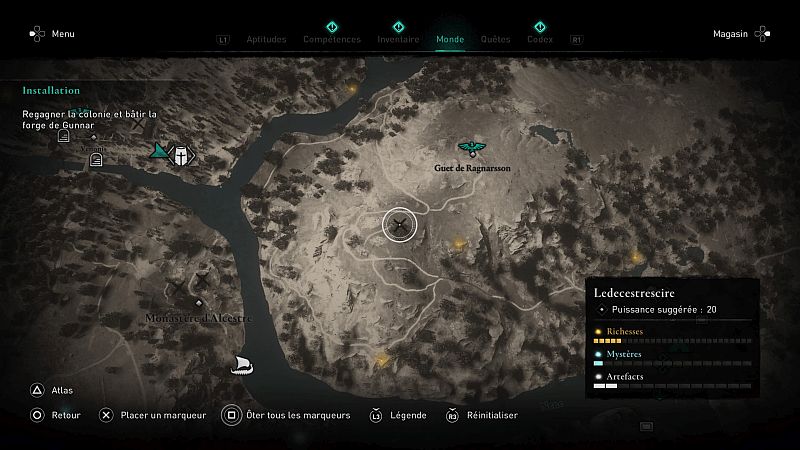Open the Atlas view

pyautogui.click(x=52, y=391)
